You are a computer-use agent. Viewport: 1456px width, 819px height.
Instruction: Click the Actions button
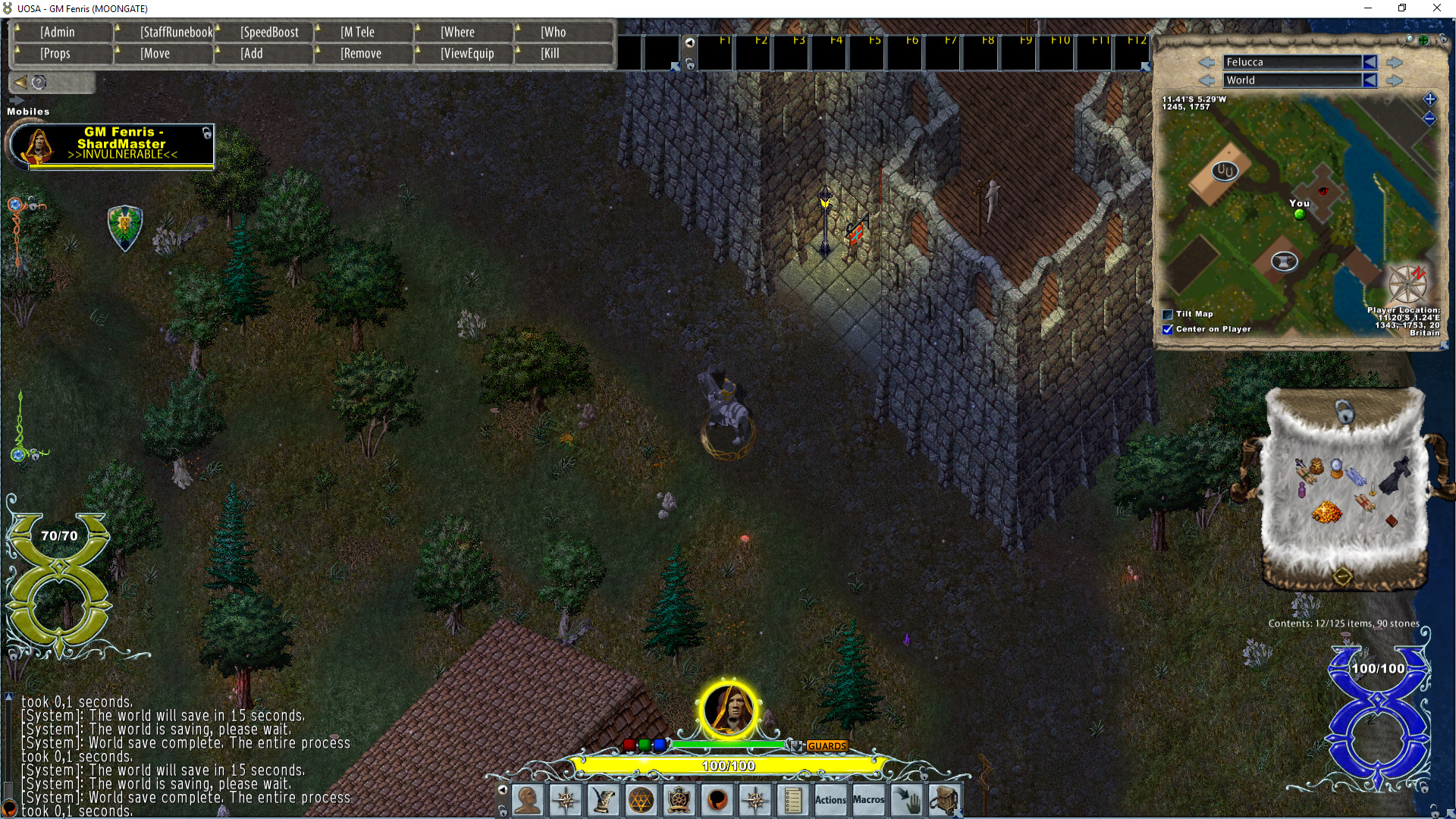point(830,800)
